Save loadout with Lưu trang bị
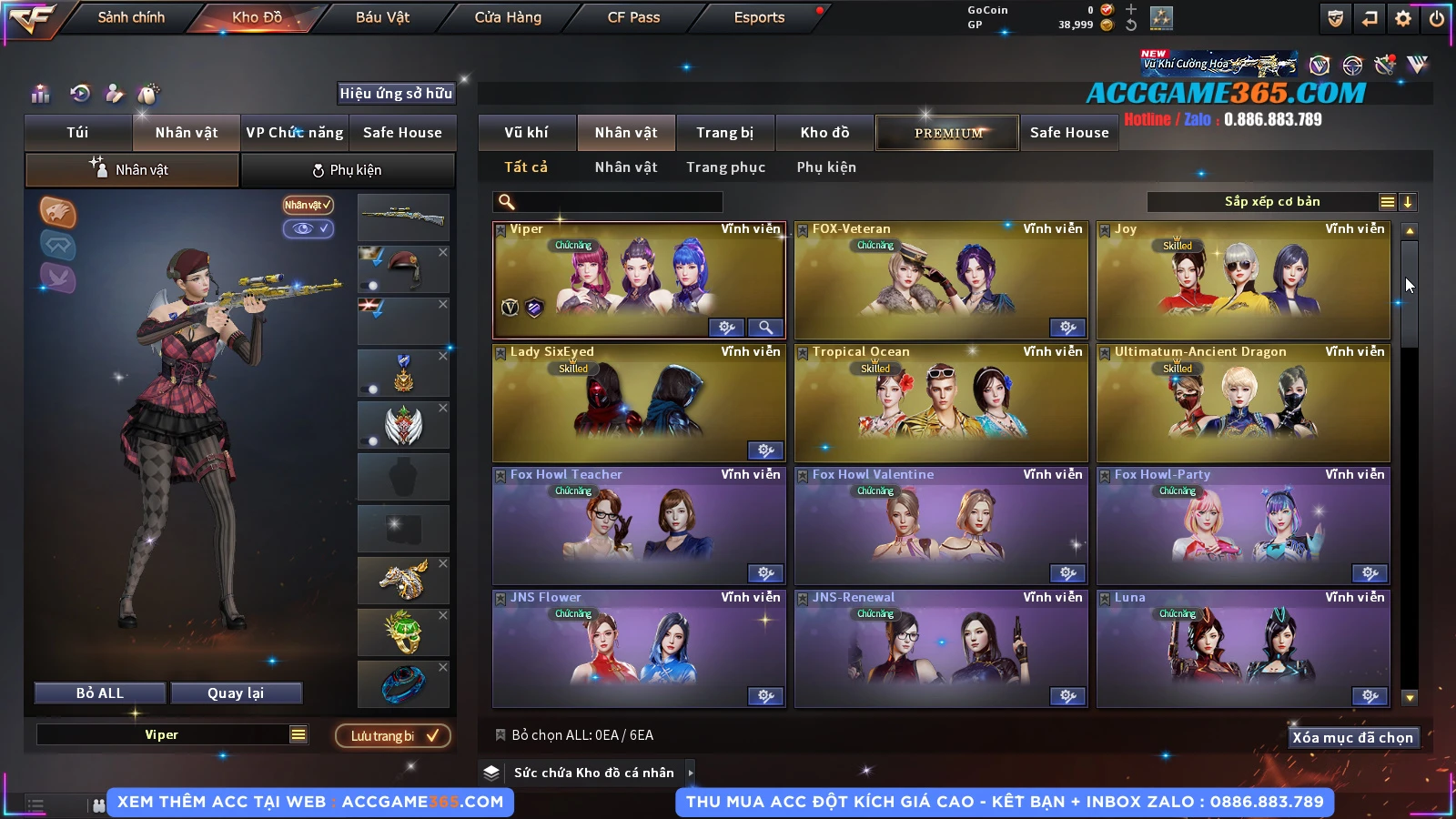 [393, 736]
